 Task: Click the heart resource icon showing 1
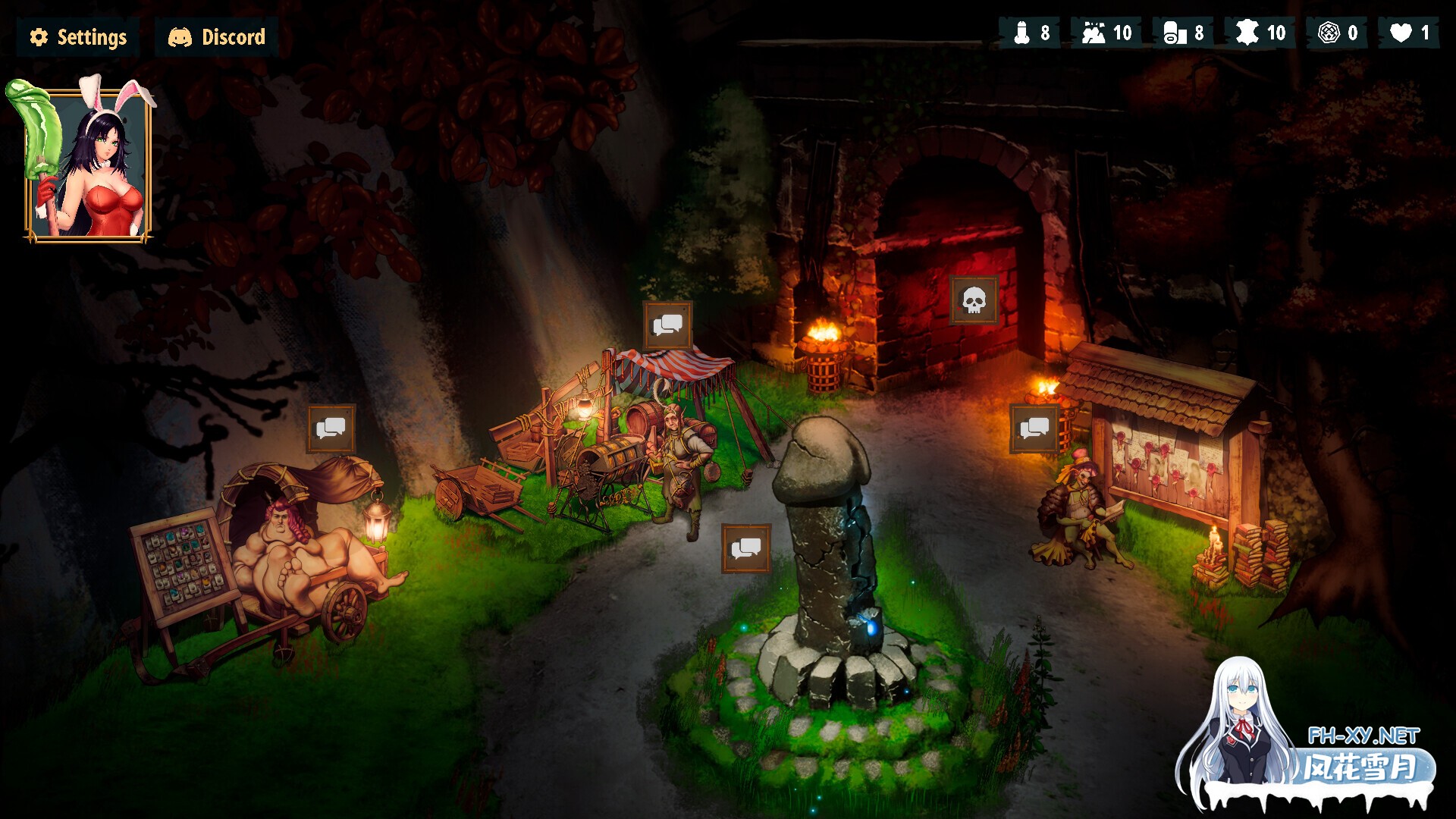click(x=1402, y=32)
